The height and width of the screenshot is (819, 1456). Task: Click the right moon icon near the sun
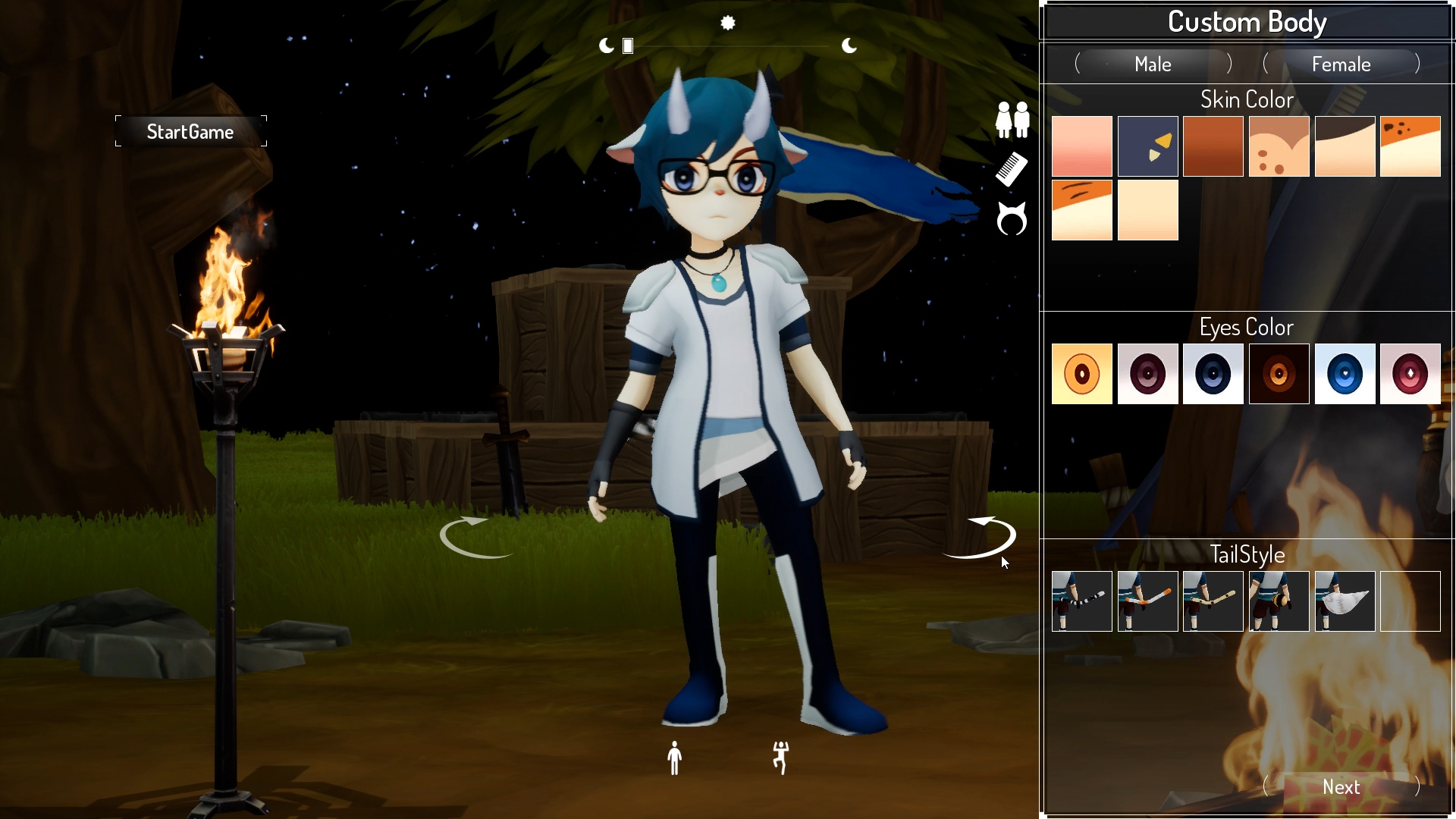coord(849,45)
